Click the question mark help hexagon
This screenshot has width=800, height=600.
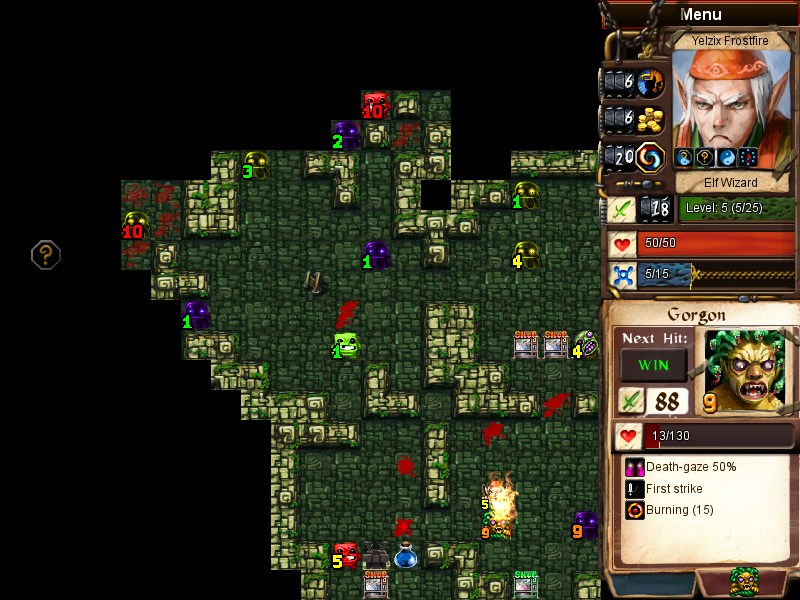[x=45, y=255]
